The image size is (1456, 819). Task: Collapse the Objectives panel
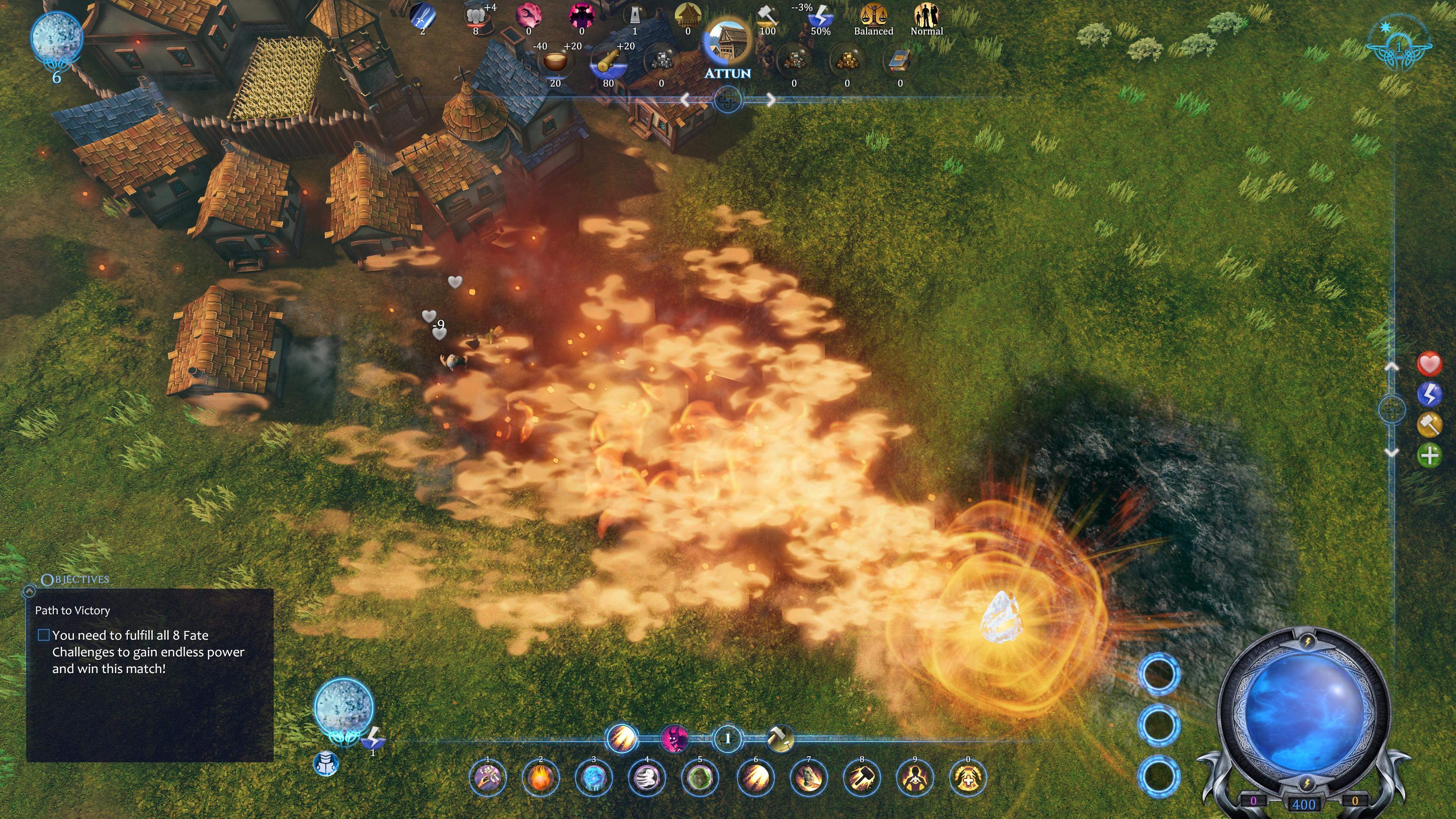pyautogui.click(x=29, y=591)
